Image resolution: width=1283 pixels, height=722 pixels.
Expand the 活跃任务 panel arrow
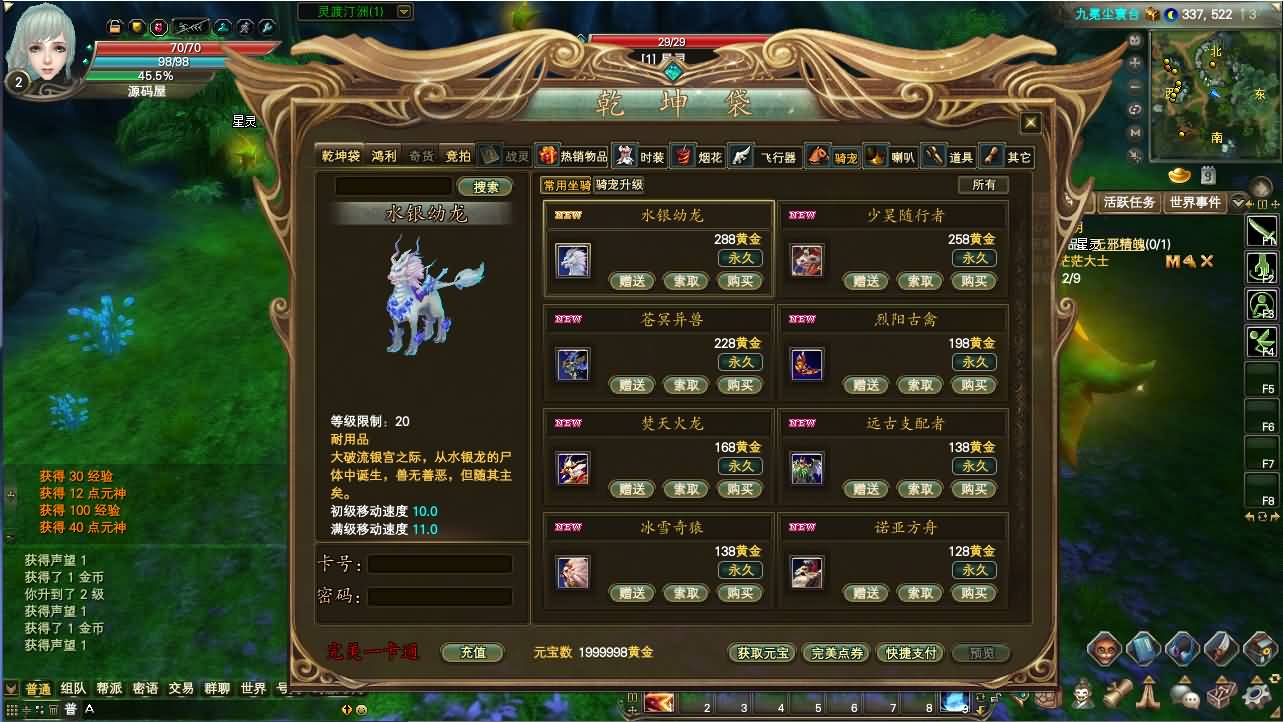[x=1238, y=202]
